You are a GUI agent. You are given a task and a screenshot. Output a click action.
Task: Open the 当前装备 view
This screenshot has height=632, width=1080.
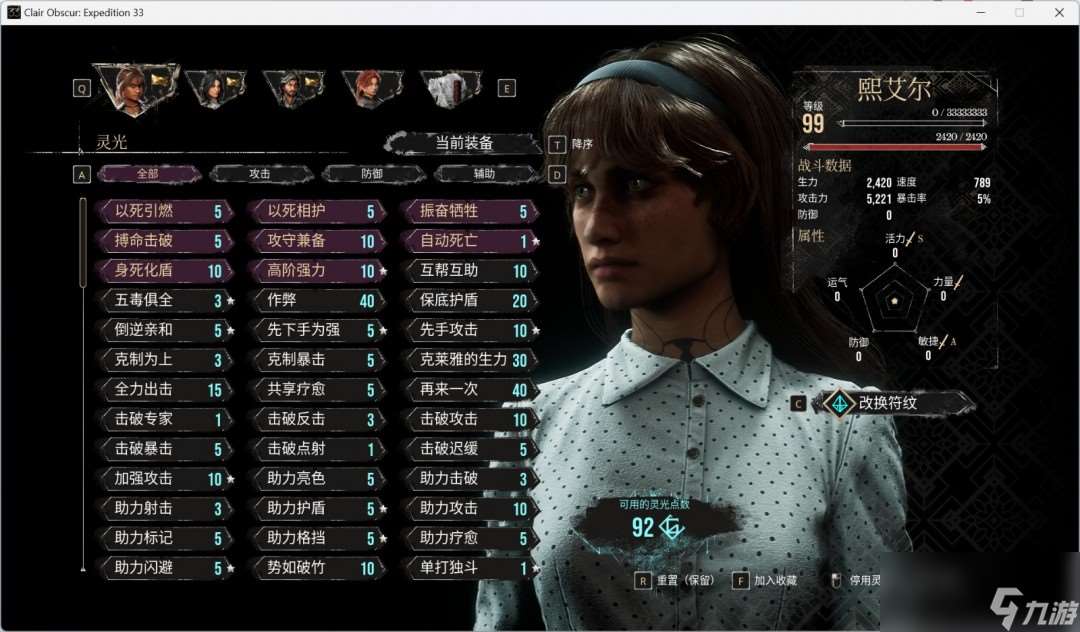463,143
